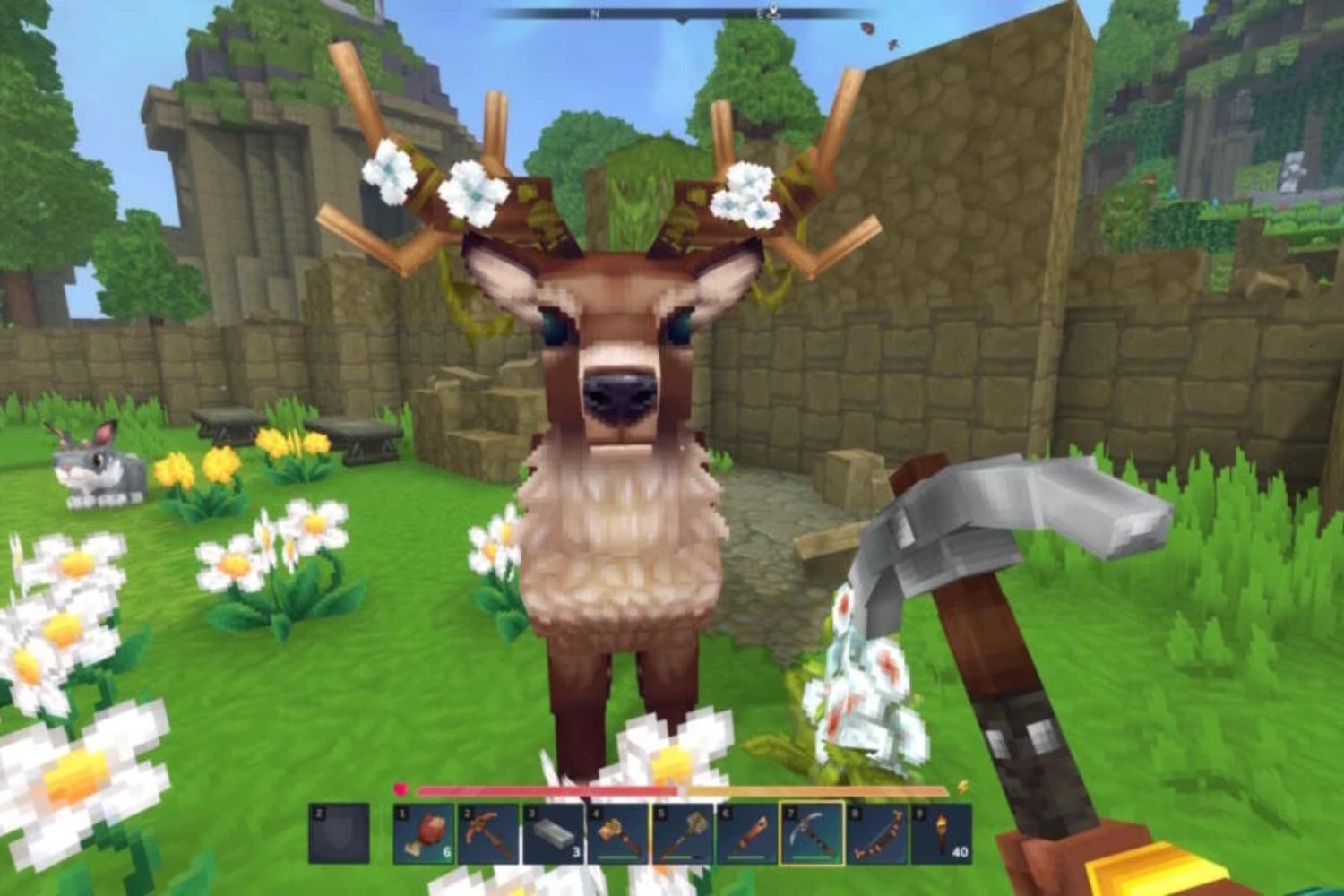Click the center pointer below the compass strip
1344x896 pixels.
(x=681, y=19)
